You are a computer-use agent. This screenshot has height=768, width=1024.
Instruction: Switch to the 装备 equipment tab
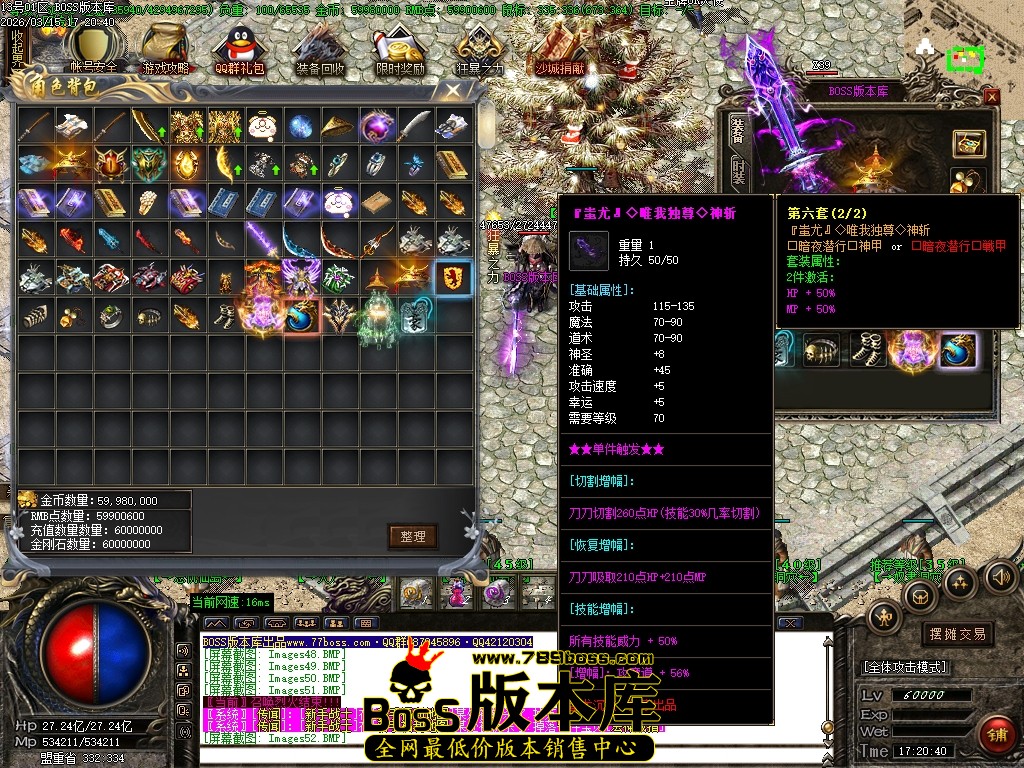click(x=738, y=130)
